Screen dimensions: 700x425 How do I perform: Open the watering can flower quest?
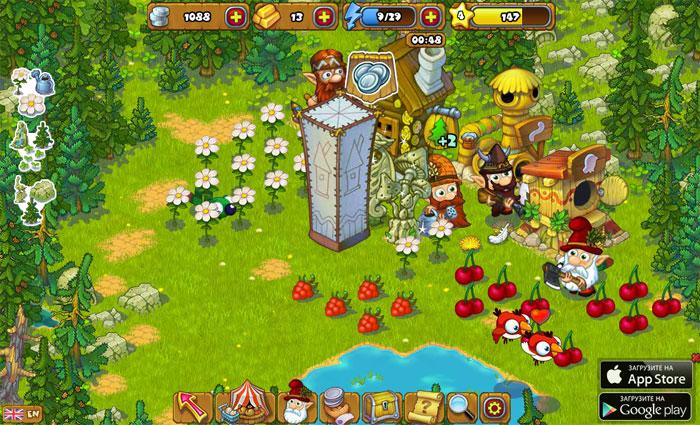[x=30, y=90]
